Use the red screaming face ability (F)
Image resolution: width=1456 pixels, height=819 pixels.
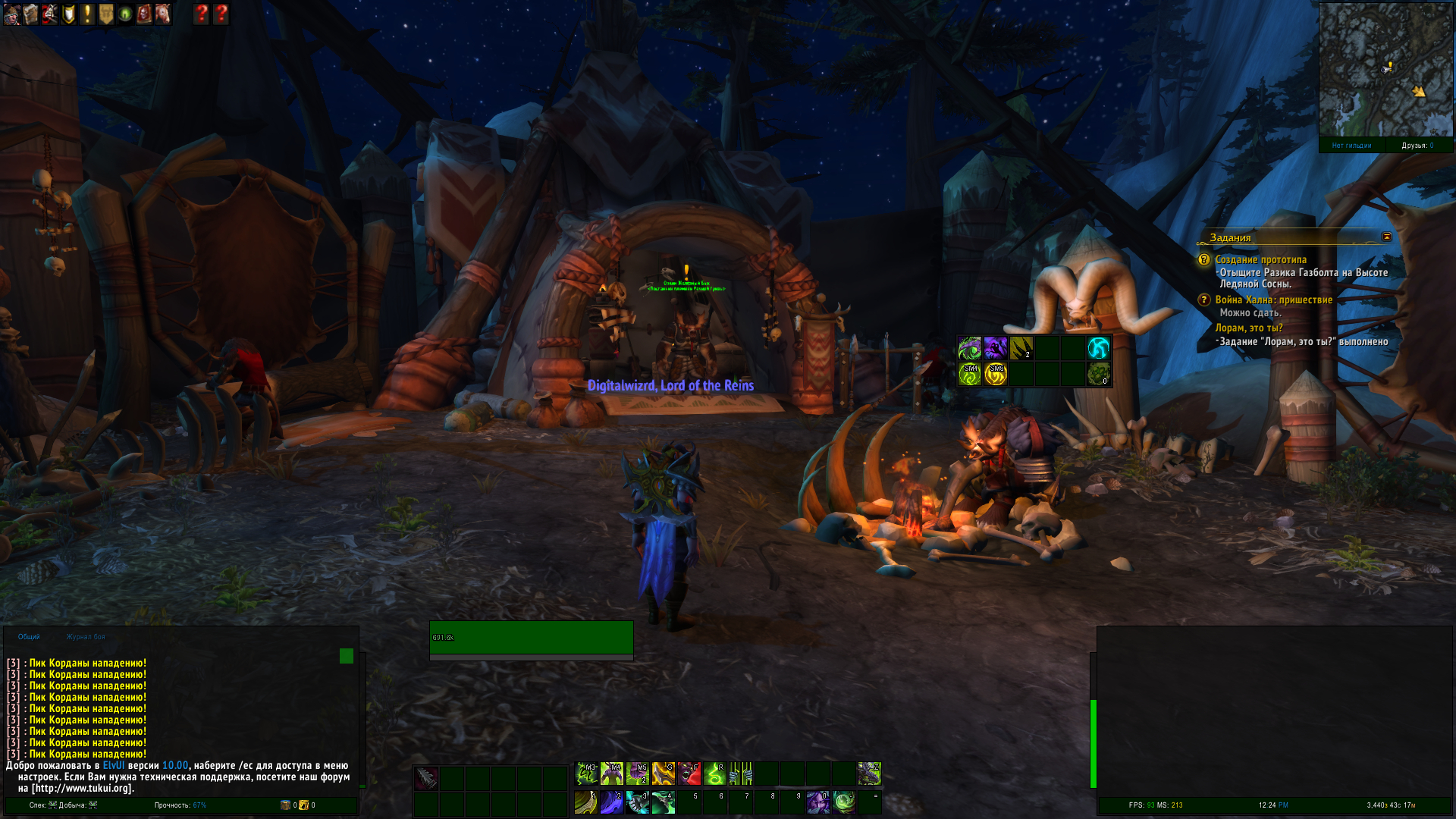click(x=689, y=773)
